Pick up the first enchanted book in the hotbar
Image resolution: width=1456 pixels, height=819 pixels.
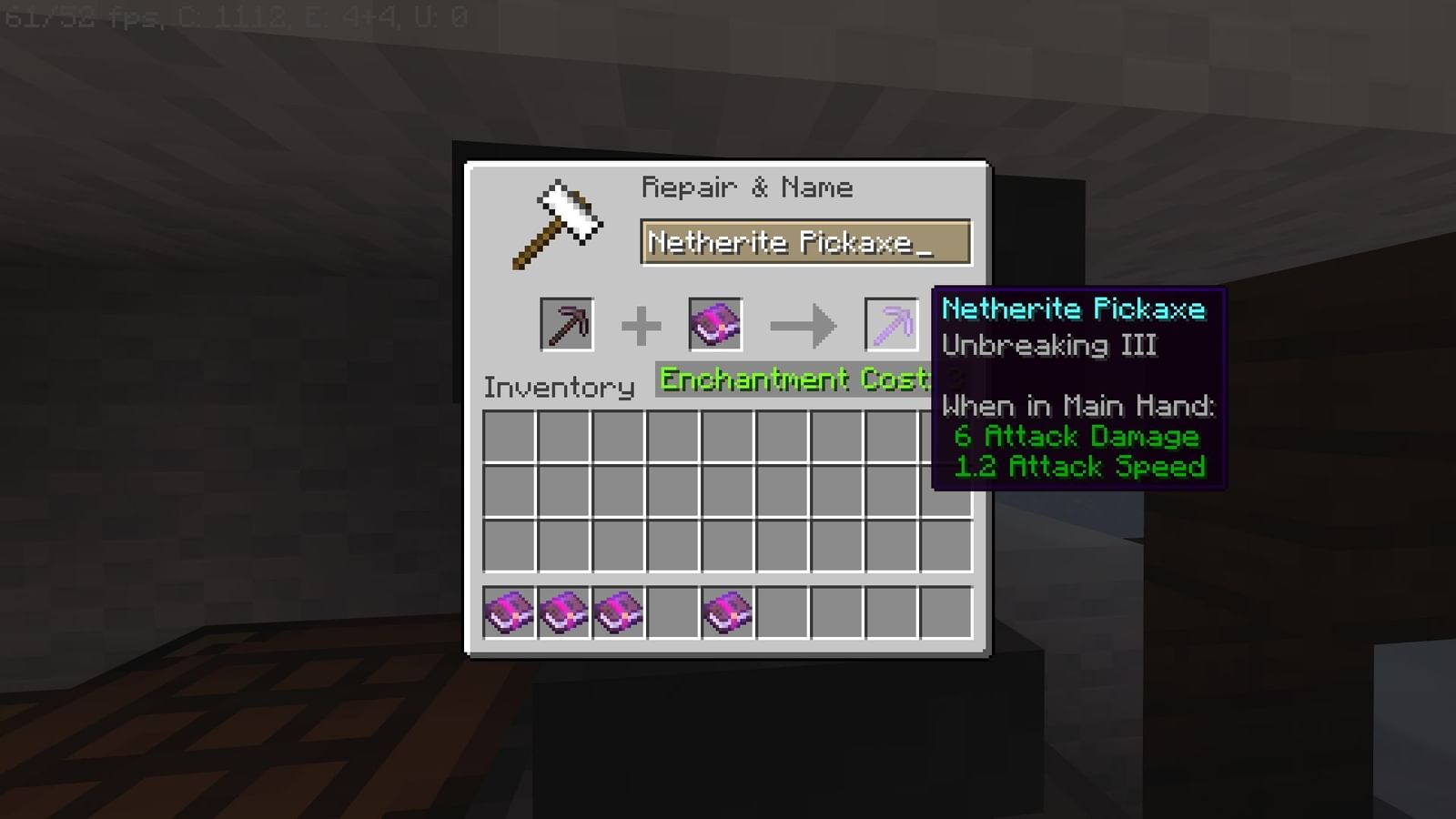pyautogui.click(x=508, y=612)
